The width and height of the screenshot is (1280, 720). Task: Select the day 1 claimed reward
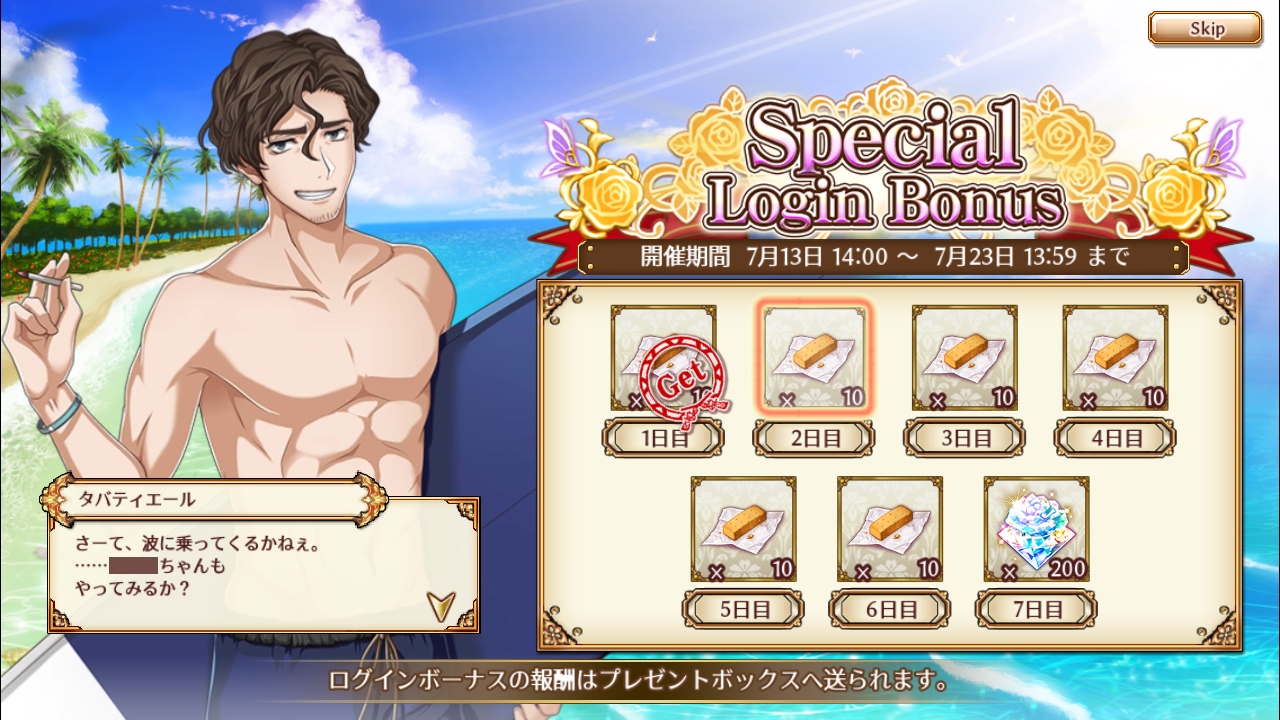pos(664,359)
